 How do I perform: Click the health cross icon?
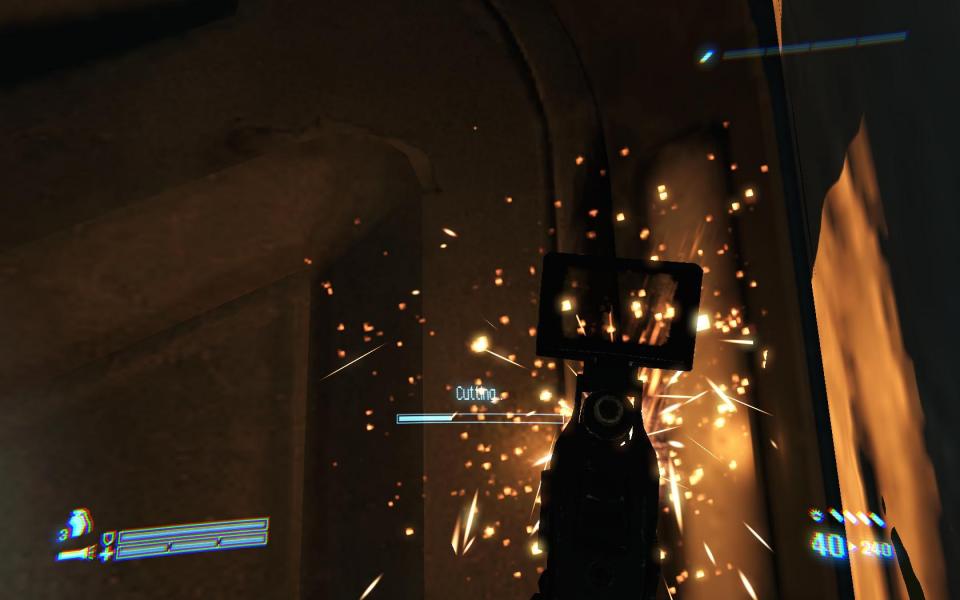click(106, 553)
